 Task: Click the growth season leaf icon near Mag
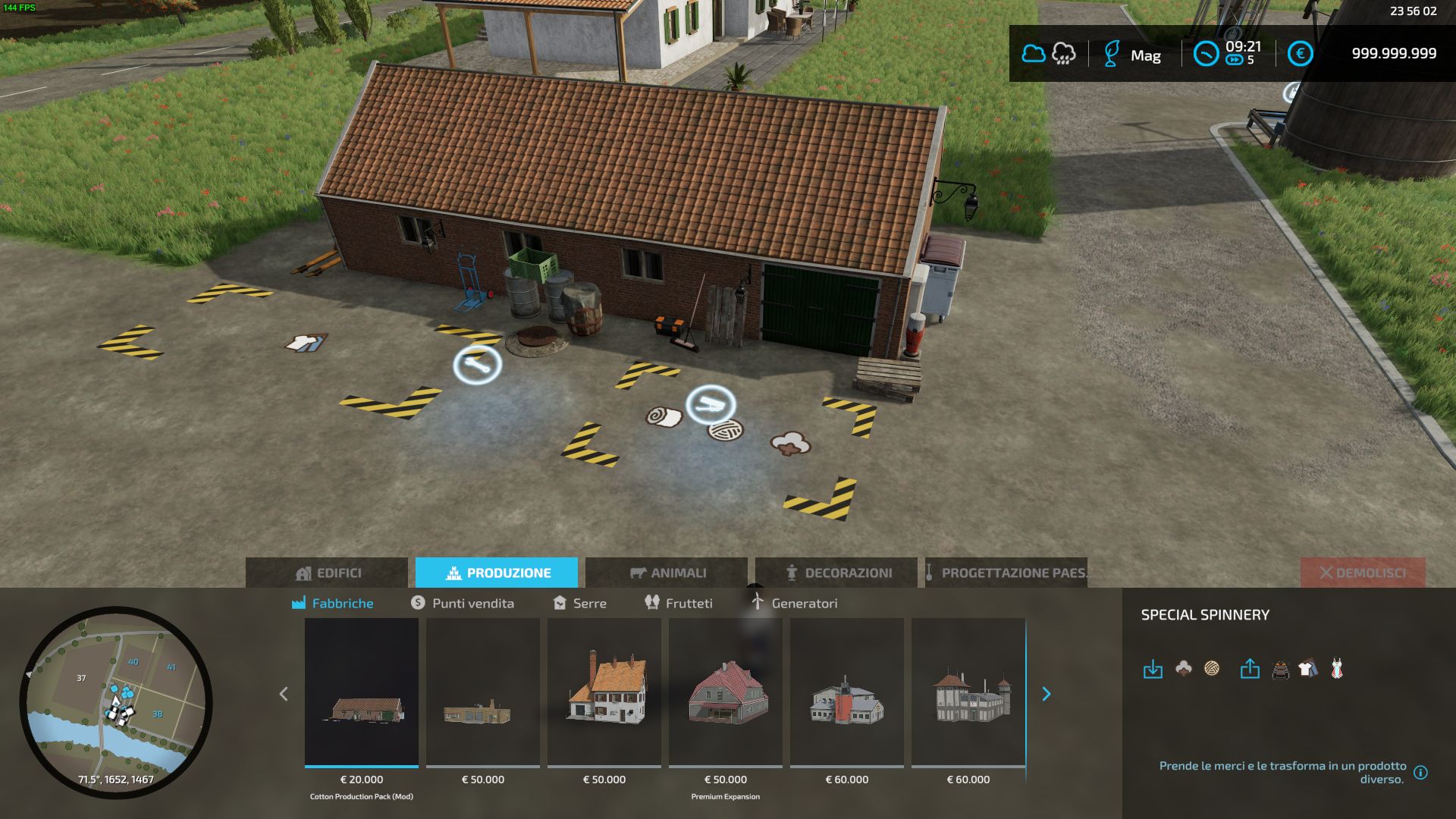[1112, 54]
